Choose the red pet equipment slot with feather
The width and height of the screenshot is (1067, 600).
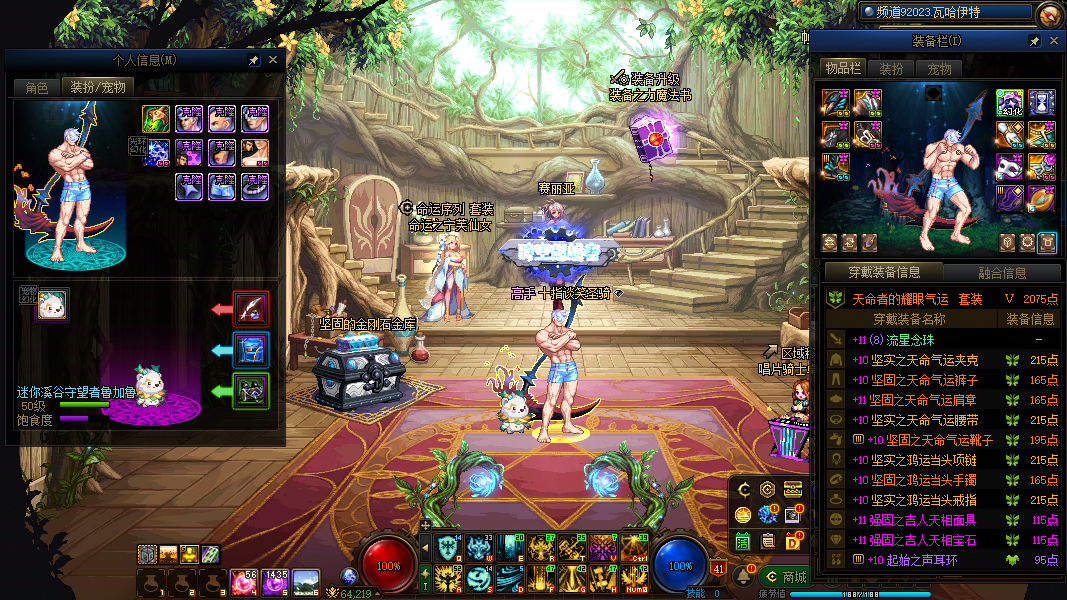pos(251,308)
